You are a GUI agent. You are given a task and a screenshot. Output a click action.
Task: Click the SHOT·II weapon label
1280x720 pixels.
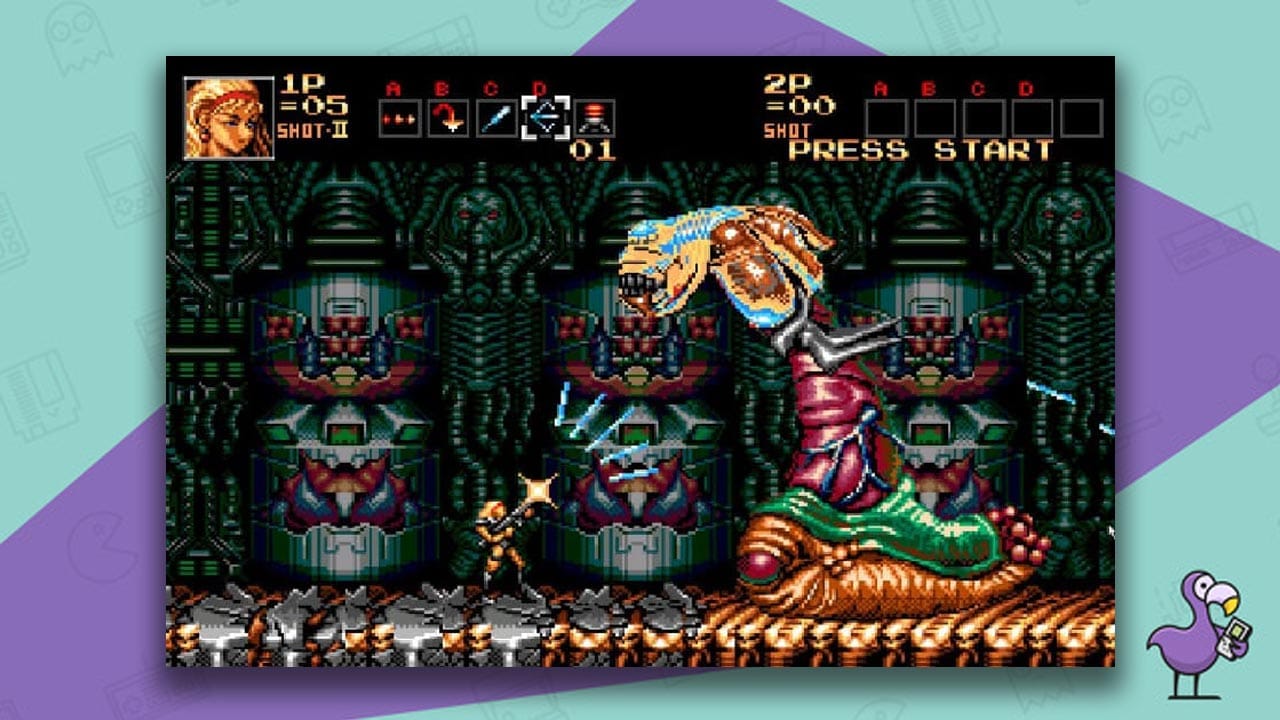[315, 132]
